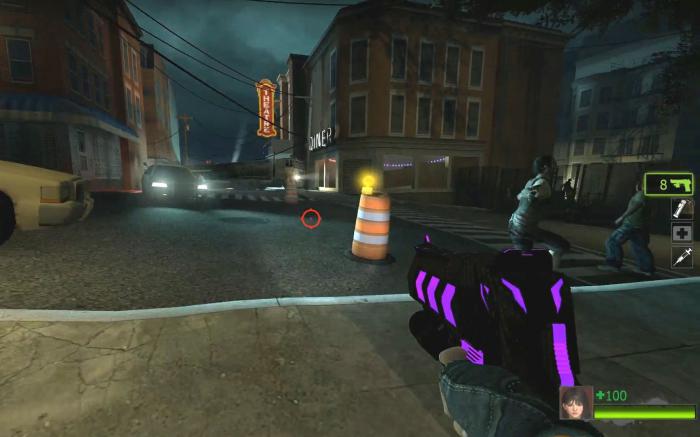This screenshot has height=437, width=700.
Task: Select the pistol weapon slot
Action: (x=669, y=184)
